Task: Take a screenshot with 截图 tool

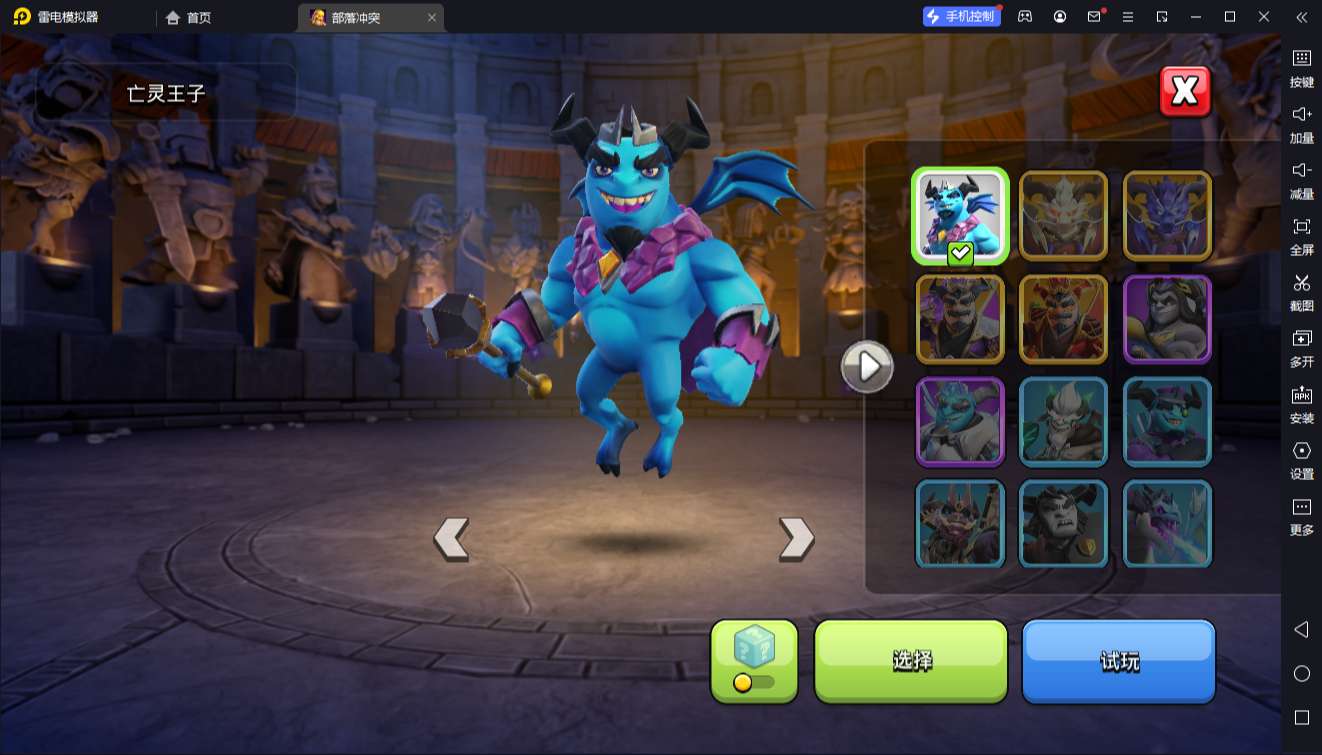Action: (1301, 291)
